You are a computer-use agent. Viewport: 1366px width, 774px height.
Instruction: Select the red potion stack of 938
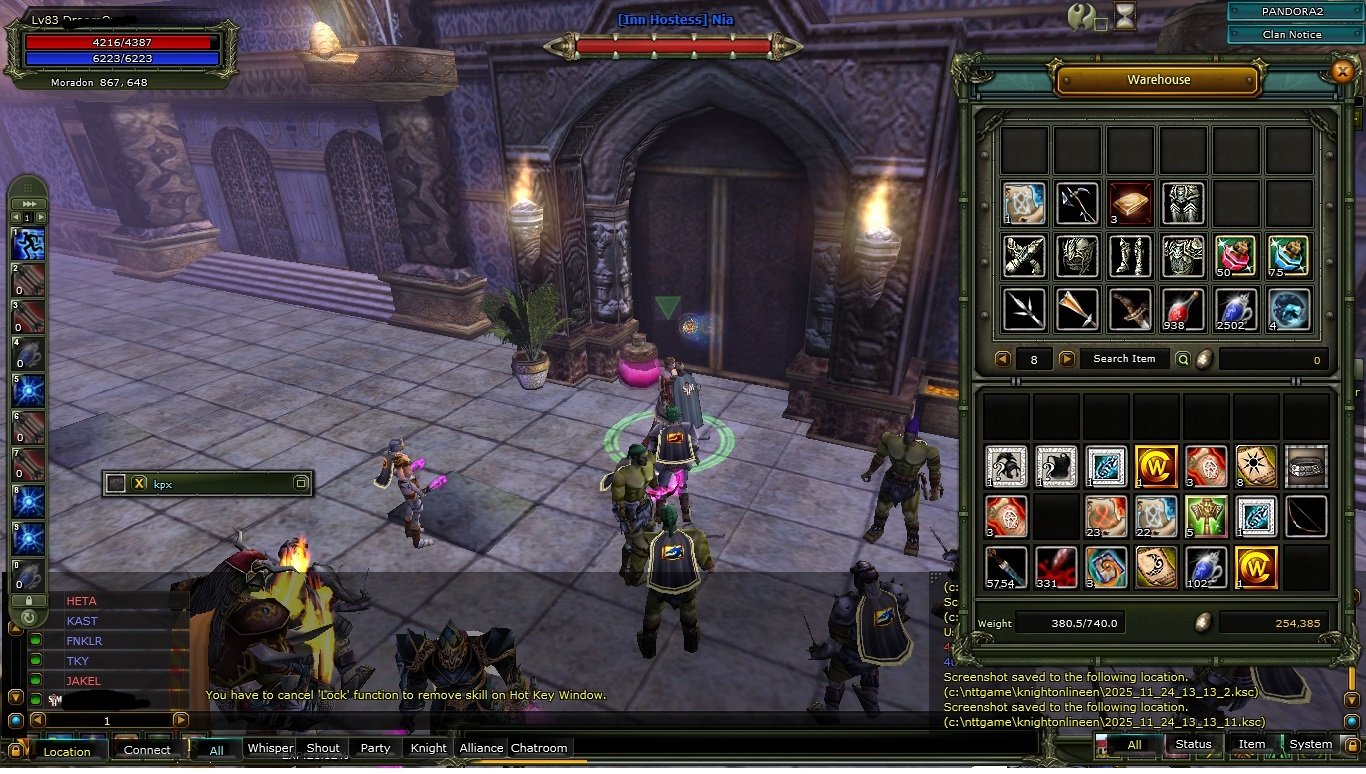tap(1183, 310)
